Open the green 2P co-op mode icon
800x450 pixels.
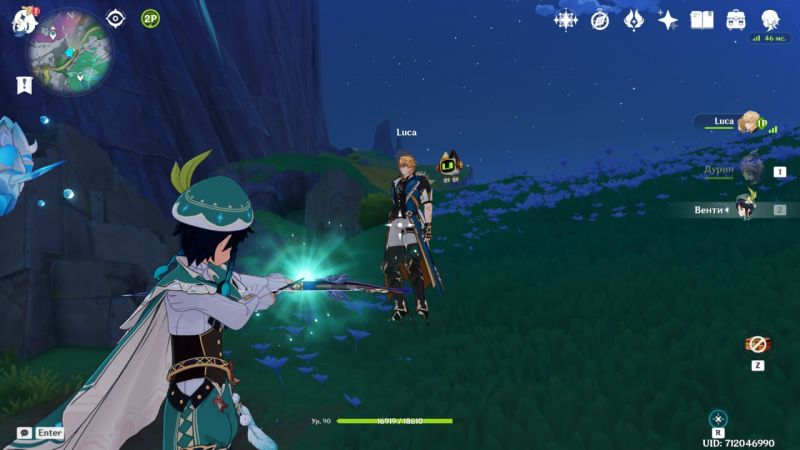(150, 18)
